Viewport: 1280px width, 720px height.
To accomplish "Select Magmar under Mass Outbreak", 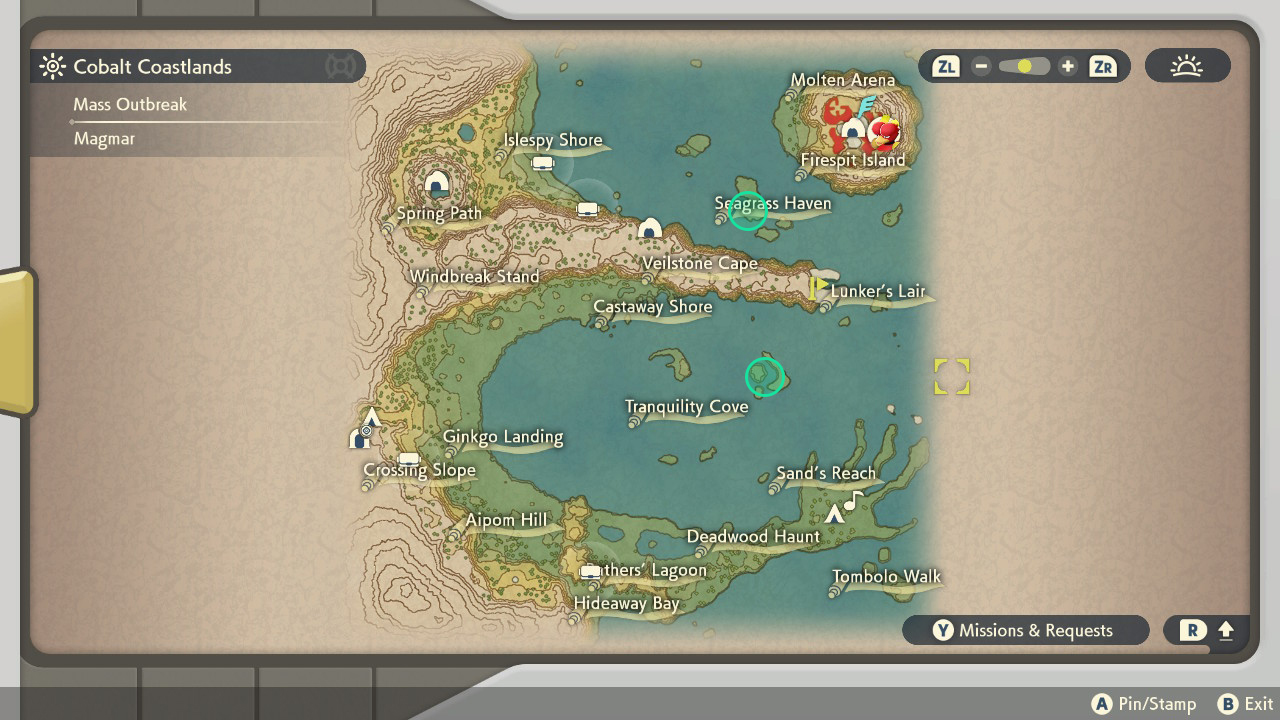I will pyautogui.click(x=104, y=138).
